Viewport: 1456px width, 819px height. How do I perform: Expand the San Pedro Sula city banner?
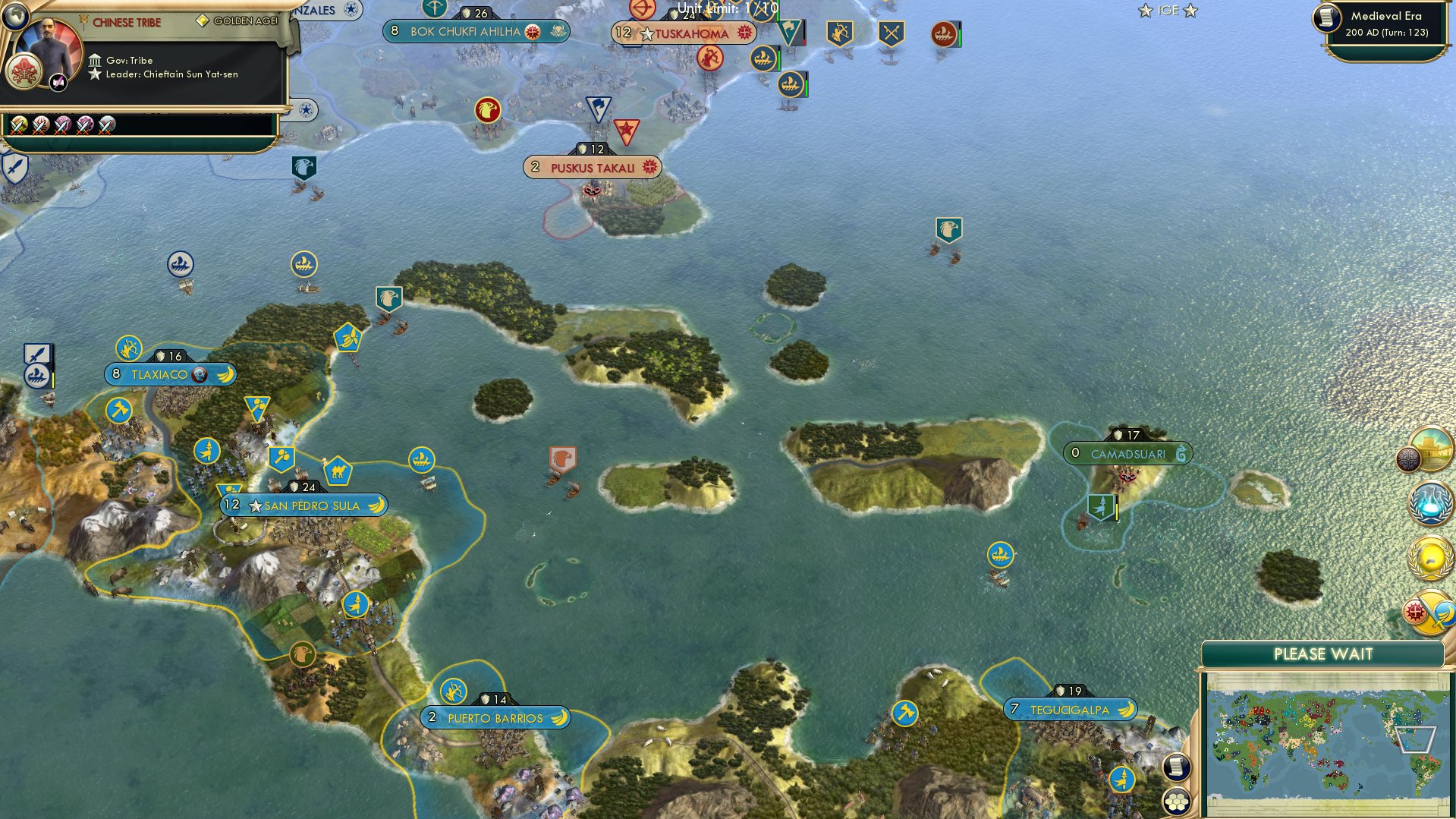coord(303,505)
